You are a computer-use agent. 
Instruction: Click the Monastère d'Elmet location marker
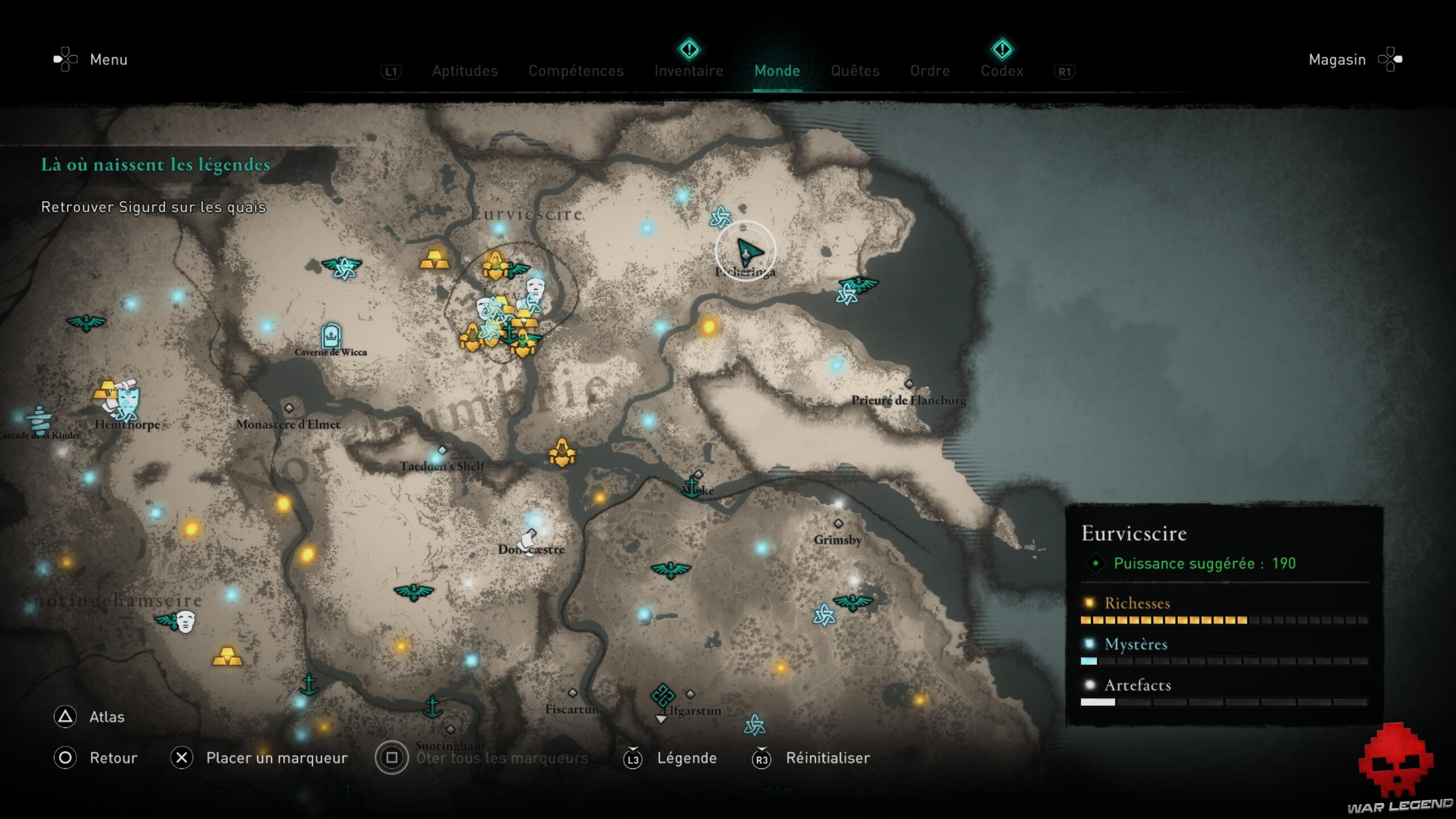tap(289, 408)
